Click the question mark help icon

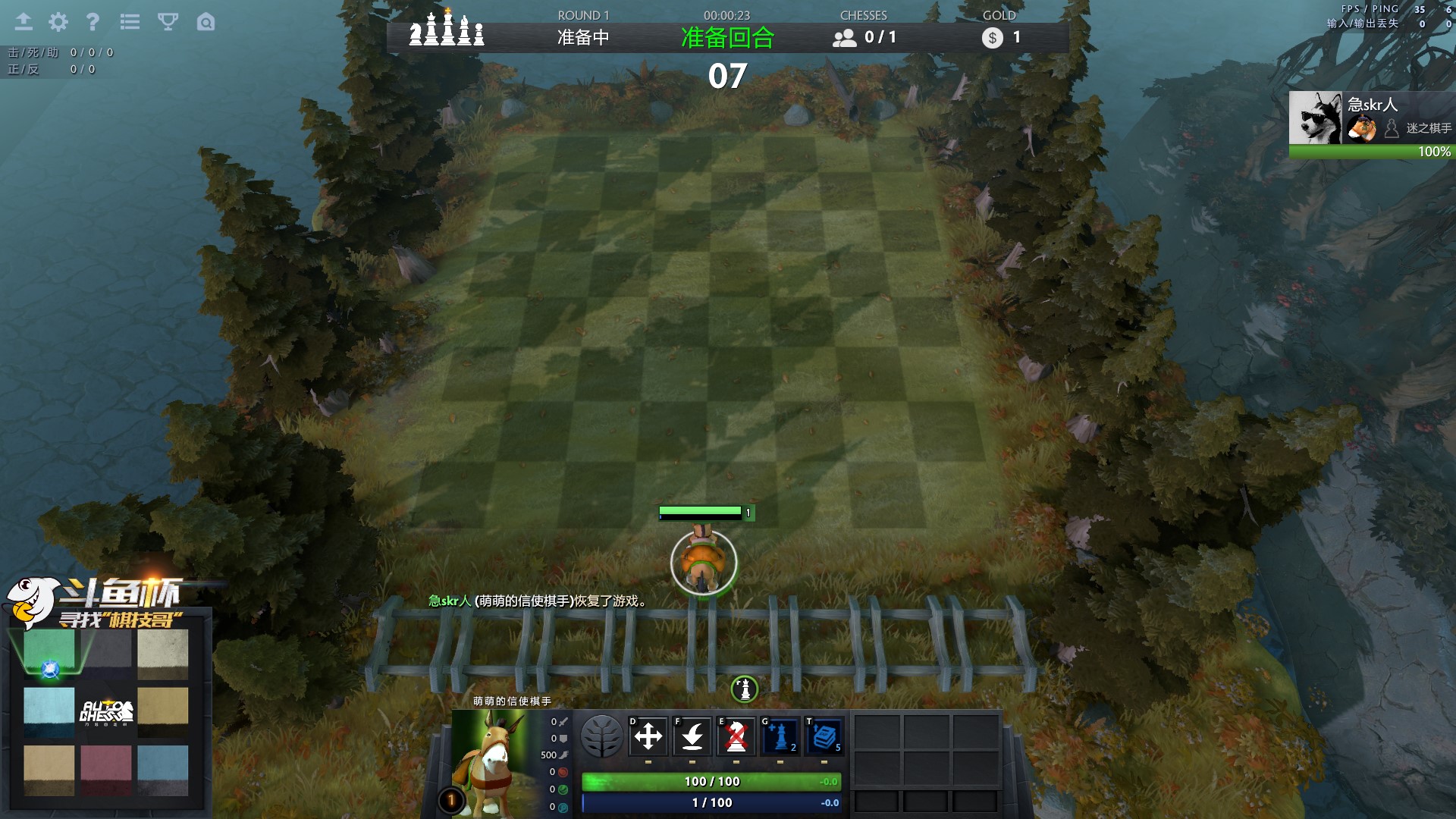point(93,22)
